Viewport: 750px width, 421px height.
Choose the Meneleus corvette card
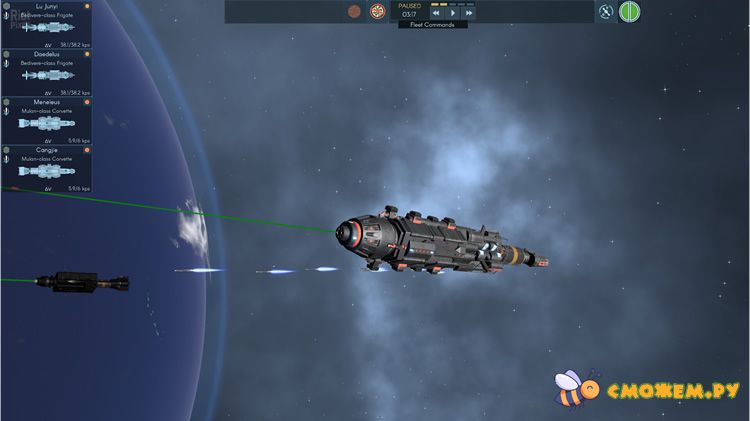47,120
